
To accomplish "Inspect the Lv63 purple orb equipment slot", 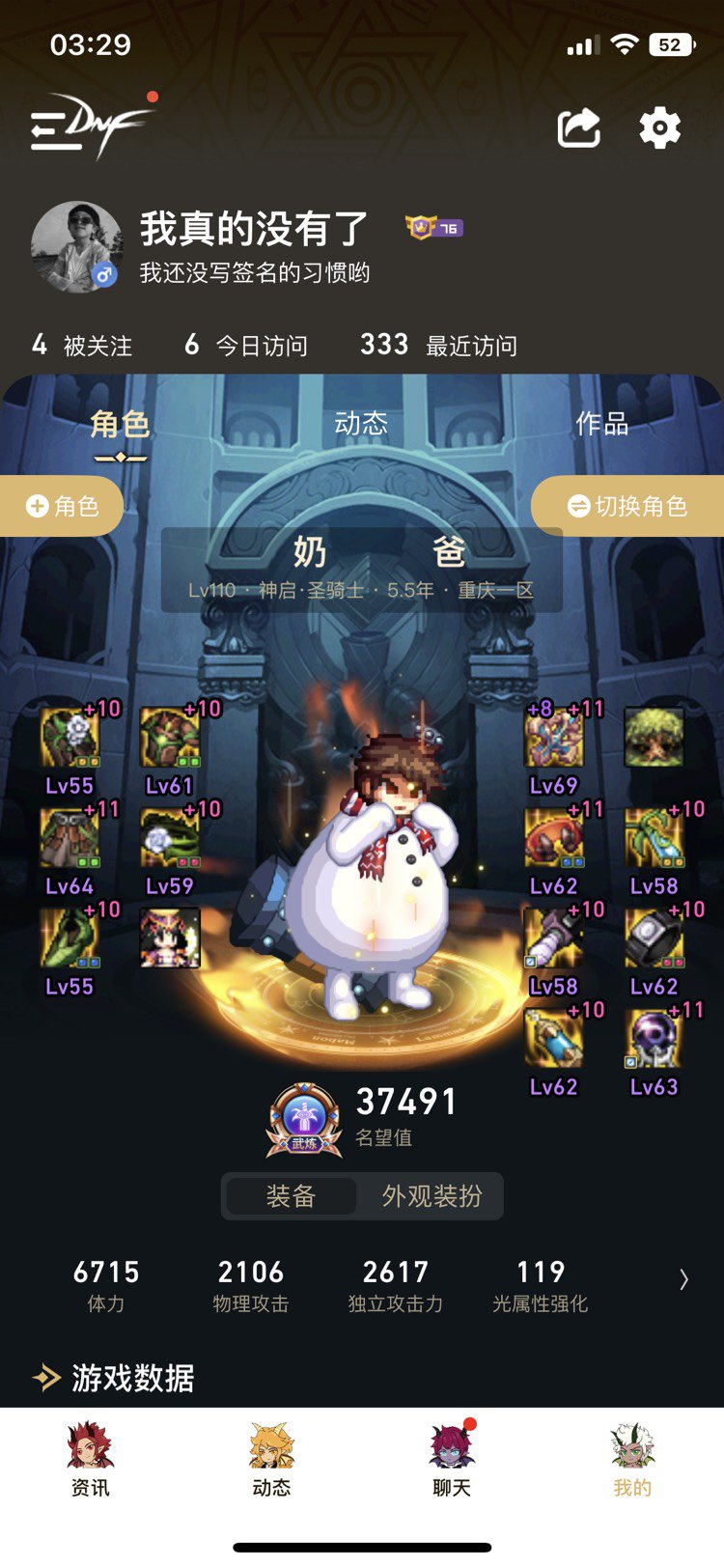I will coord(654,1041).
